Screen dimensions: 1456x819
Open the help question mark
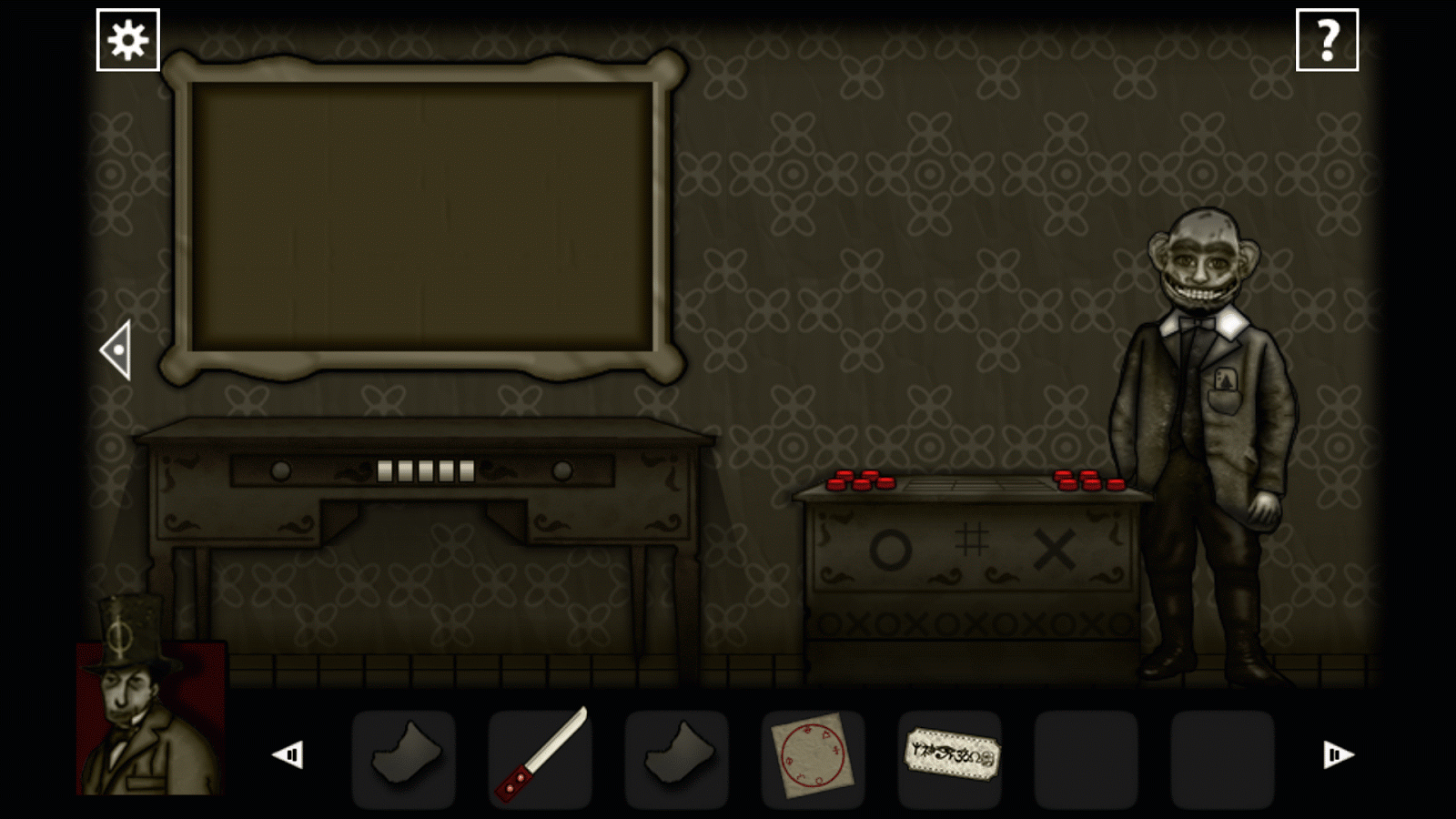[x=1329, y=38]
